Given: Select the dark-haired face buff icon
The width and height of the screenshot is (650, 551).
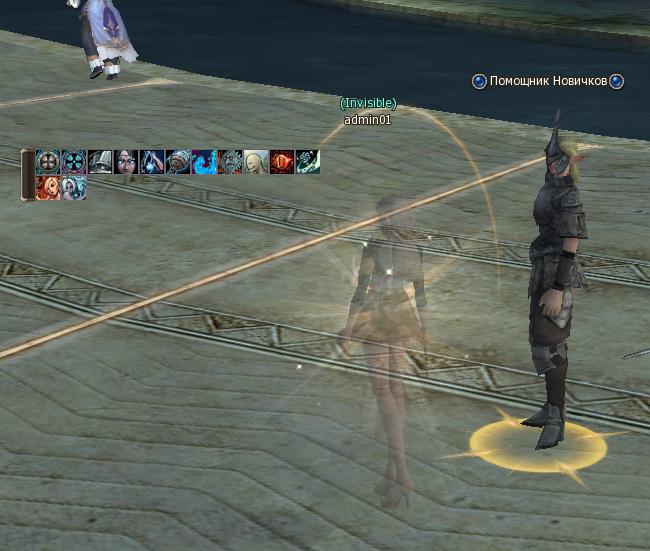Looking at the screenshot, I should coord(126,162).
